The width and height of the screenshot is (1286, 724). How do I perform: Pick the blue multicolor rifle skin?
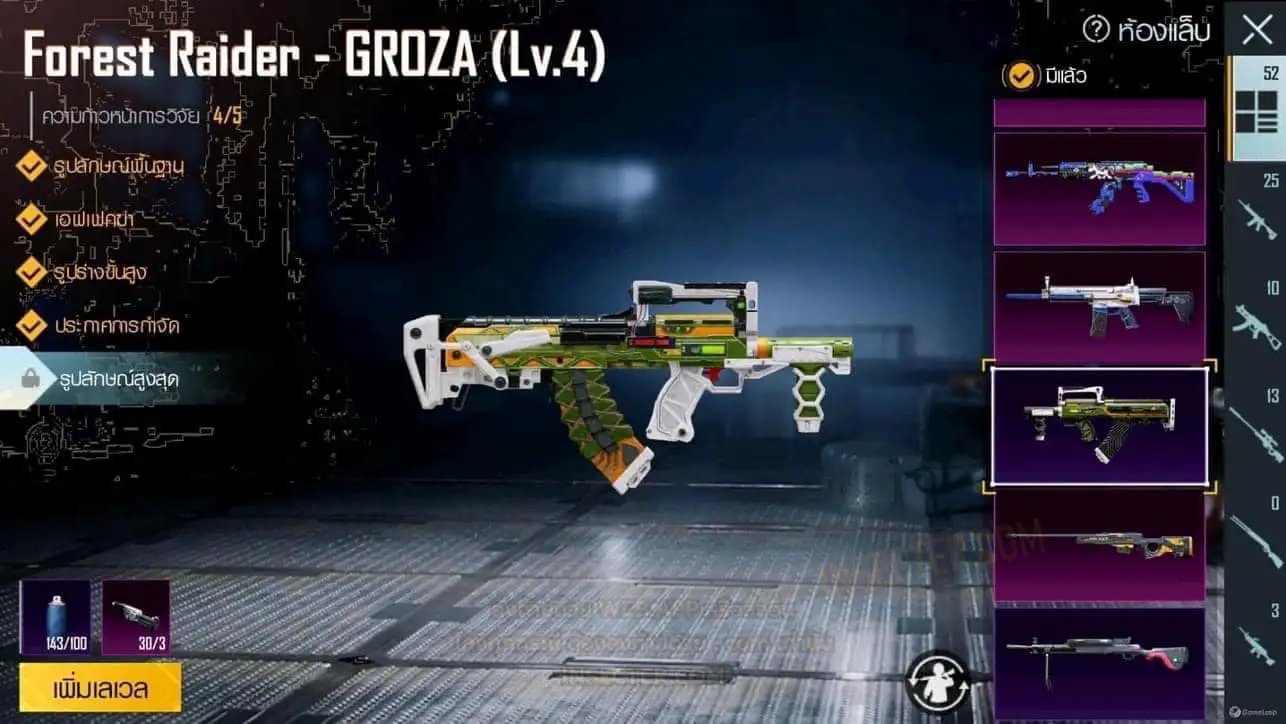pyautogui.click(x=1099, y=188)
